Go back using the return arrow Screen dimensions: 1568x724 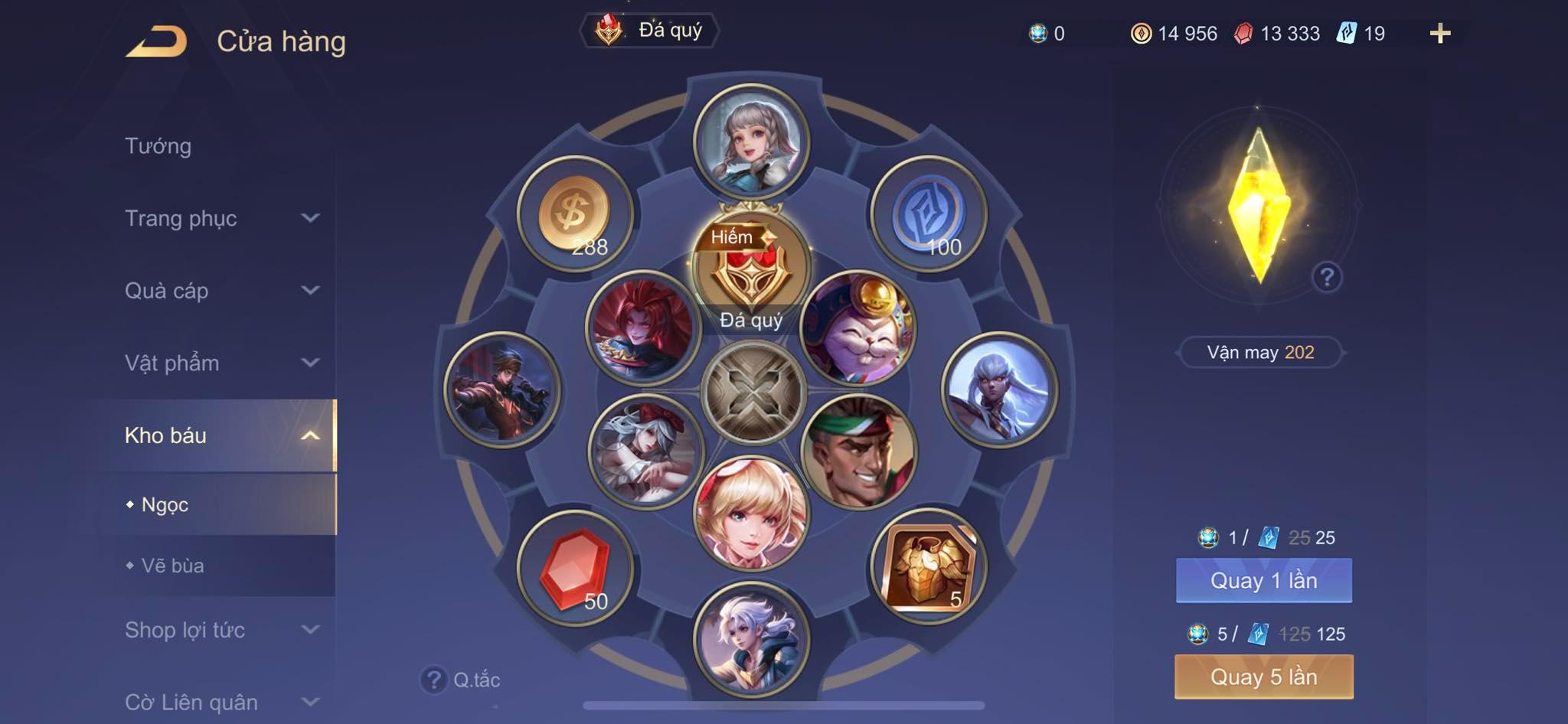tap(157, 41)
